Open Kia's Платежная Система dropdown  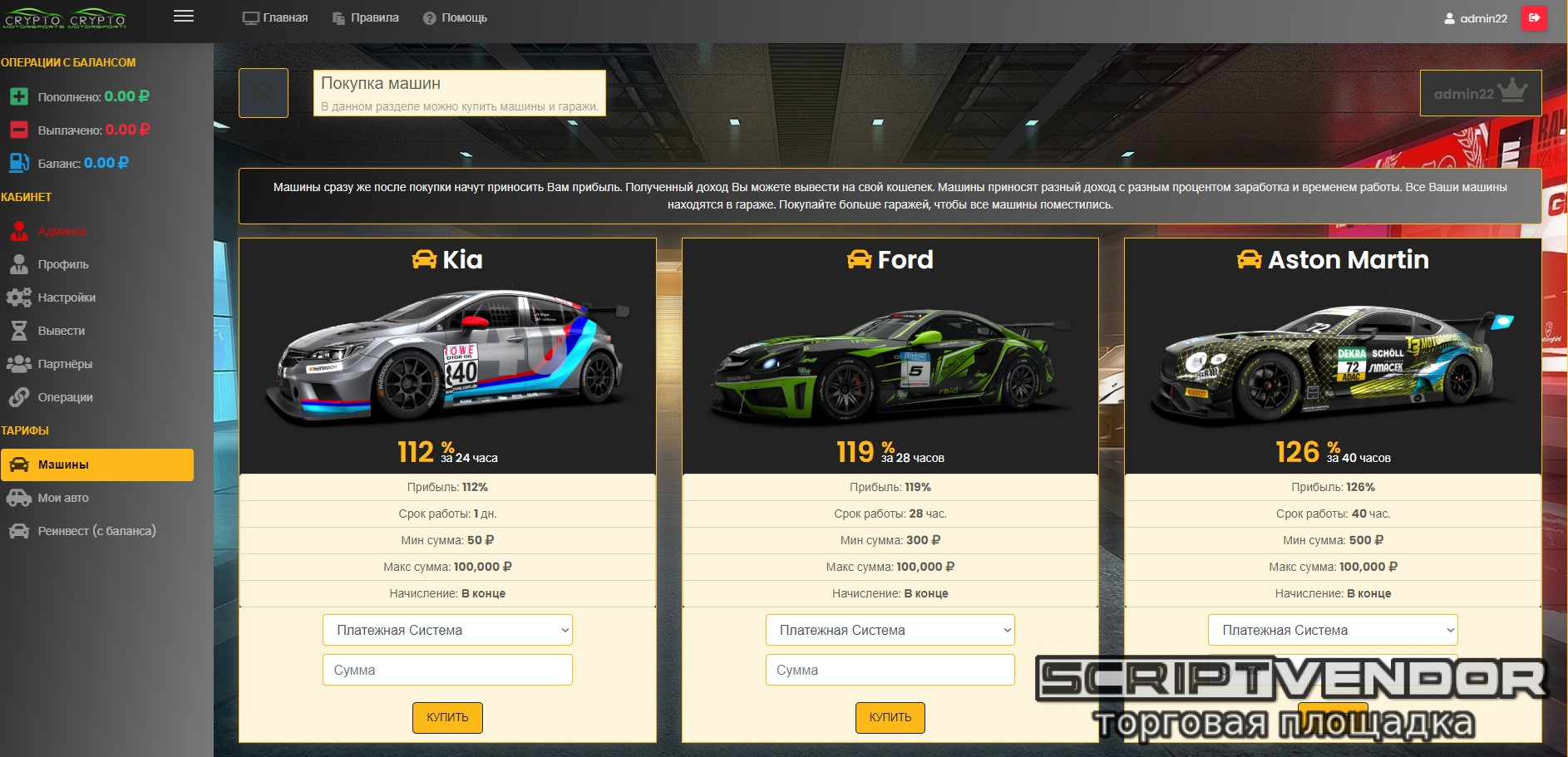[447, 630]
